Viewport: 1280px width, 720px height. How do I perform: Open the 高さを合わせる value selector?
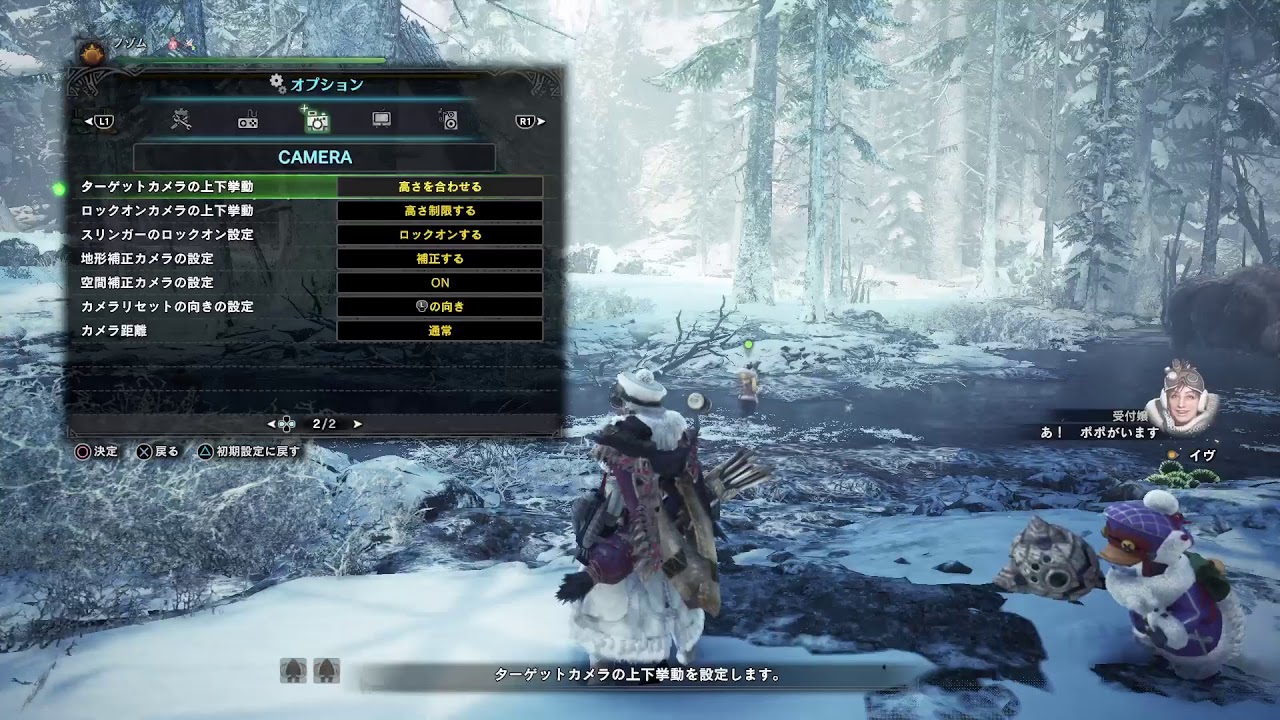441,186
